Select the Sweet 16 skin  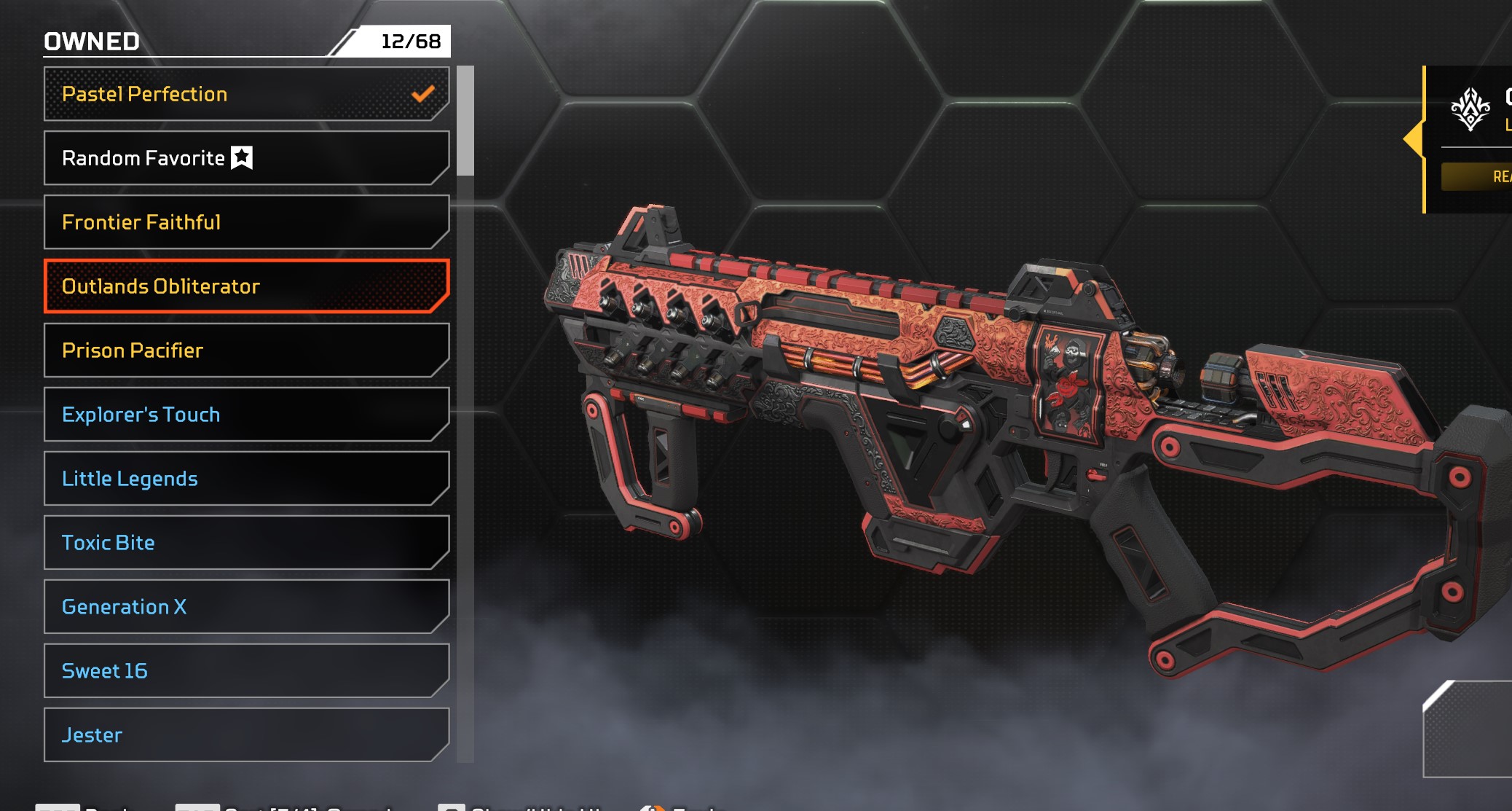click(246, 671)
